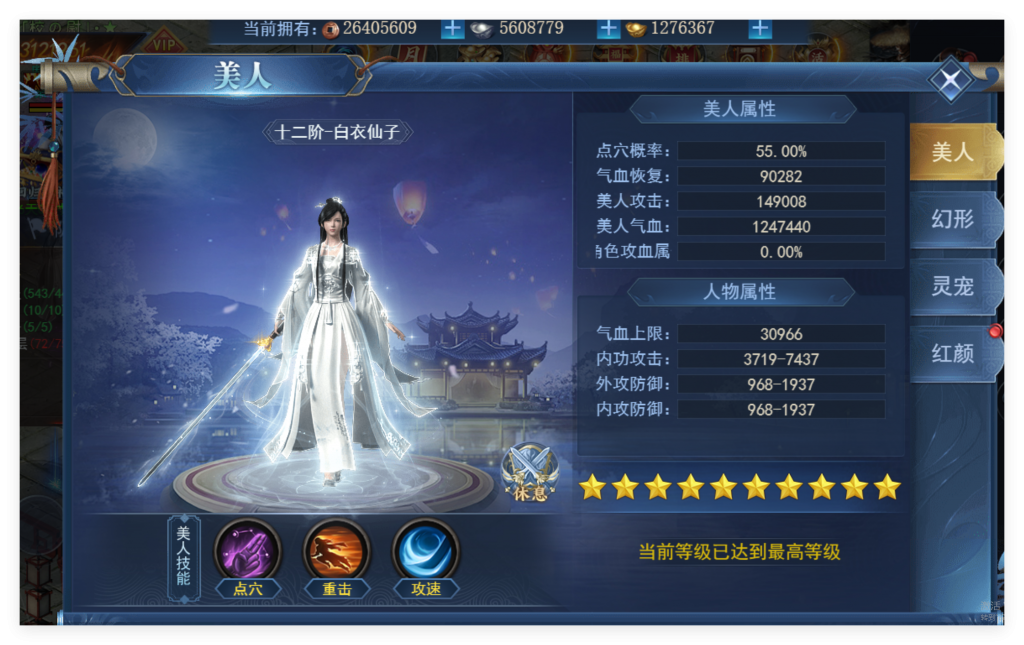
Task: Close the 美人 panel
Action: coord(951,81)
